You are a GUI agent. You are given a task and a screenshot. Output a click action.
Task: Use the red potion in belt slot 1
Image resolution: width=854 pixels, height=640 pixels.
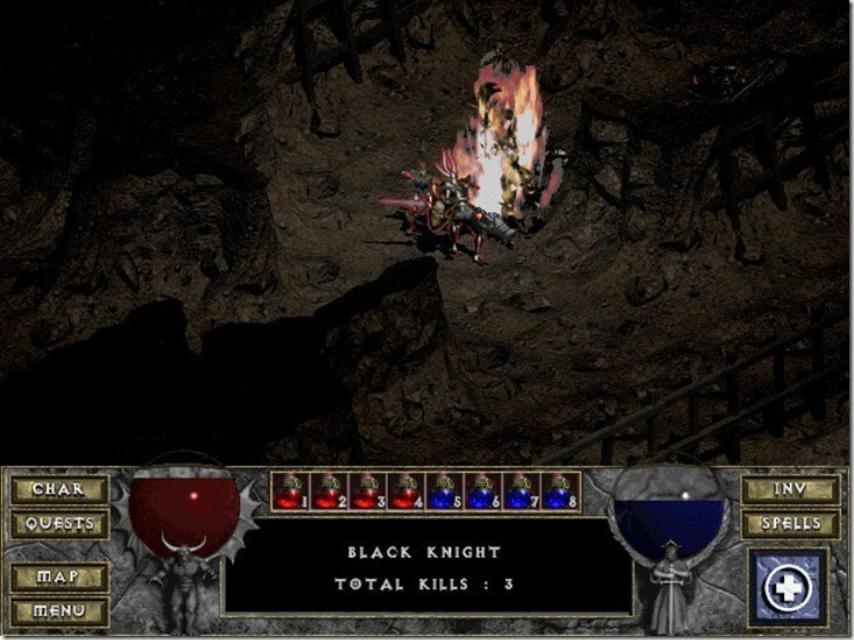click(x=291, y=492)
